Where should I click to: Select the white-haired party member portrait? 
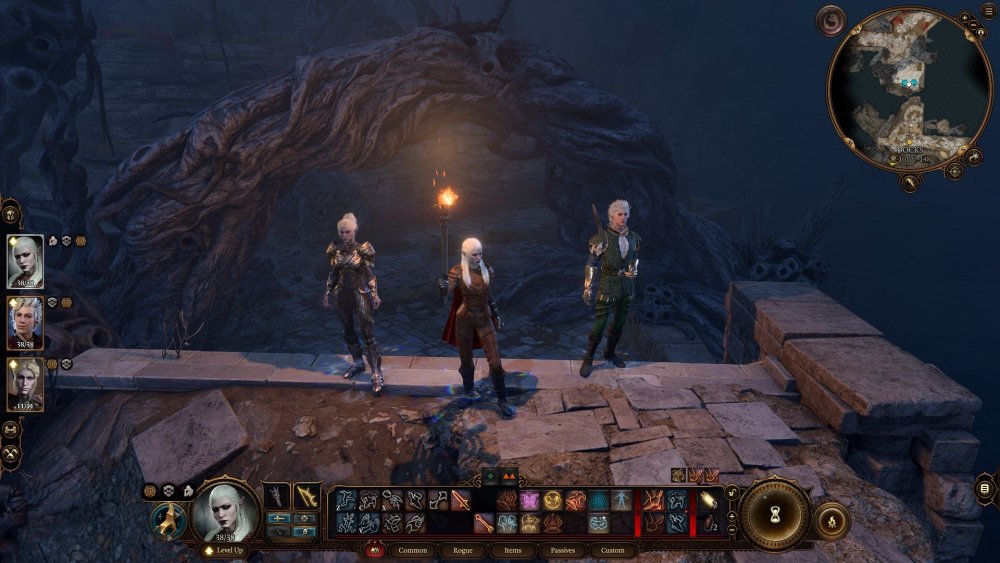(25, 262)
